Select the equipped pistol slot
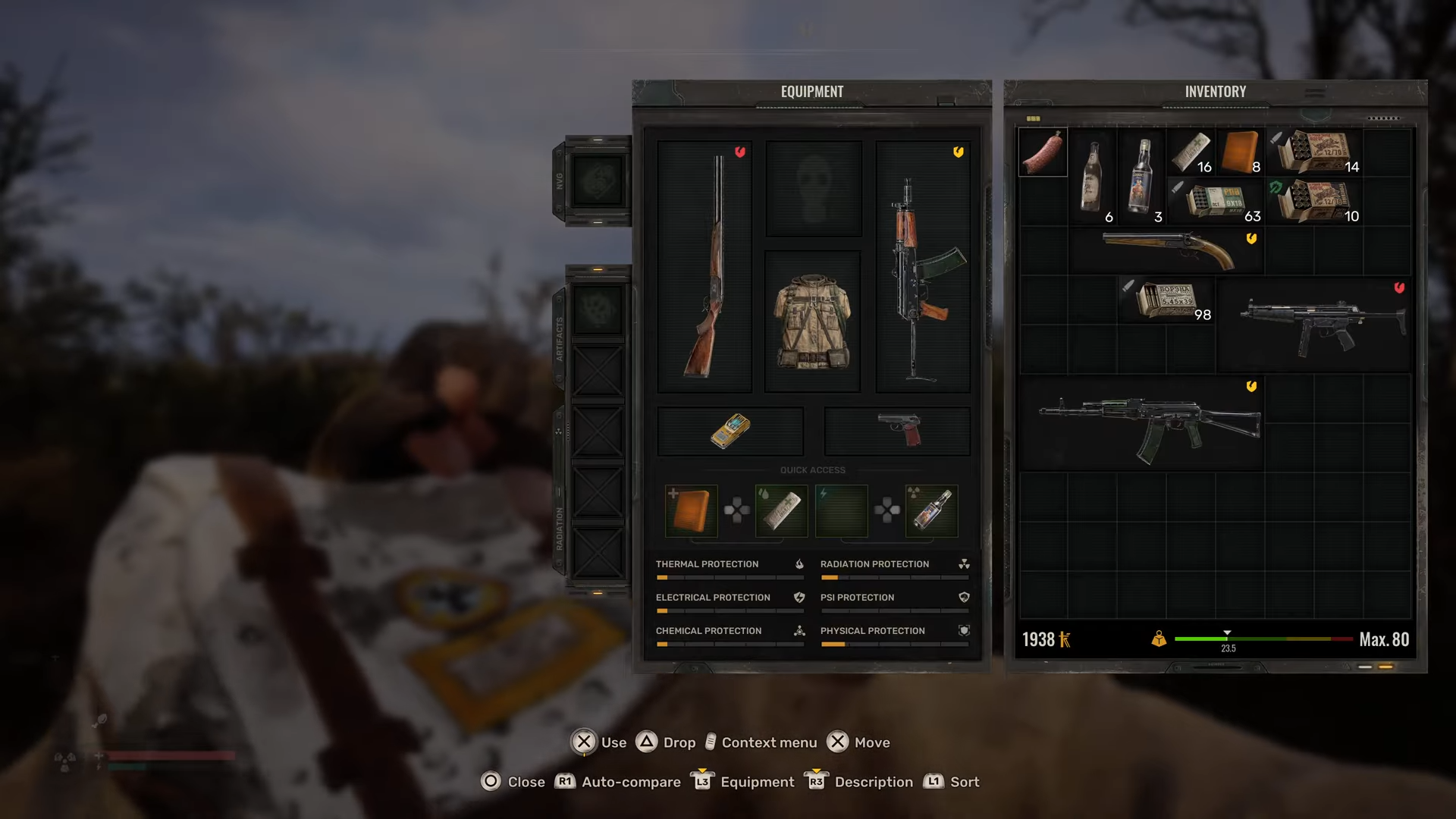This screenshot has width=1456, height=819. (x=897, y=431)
